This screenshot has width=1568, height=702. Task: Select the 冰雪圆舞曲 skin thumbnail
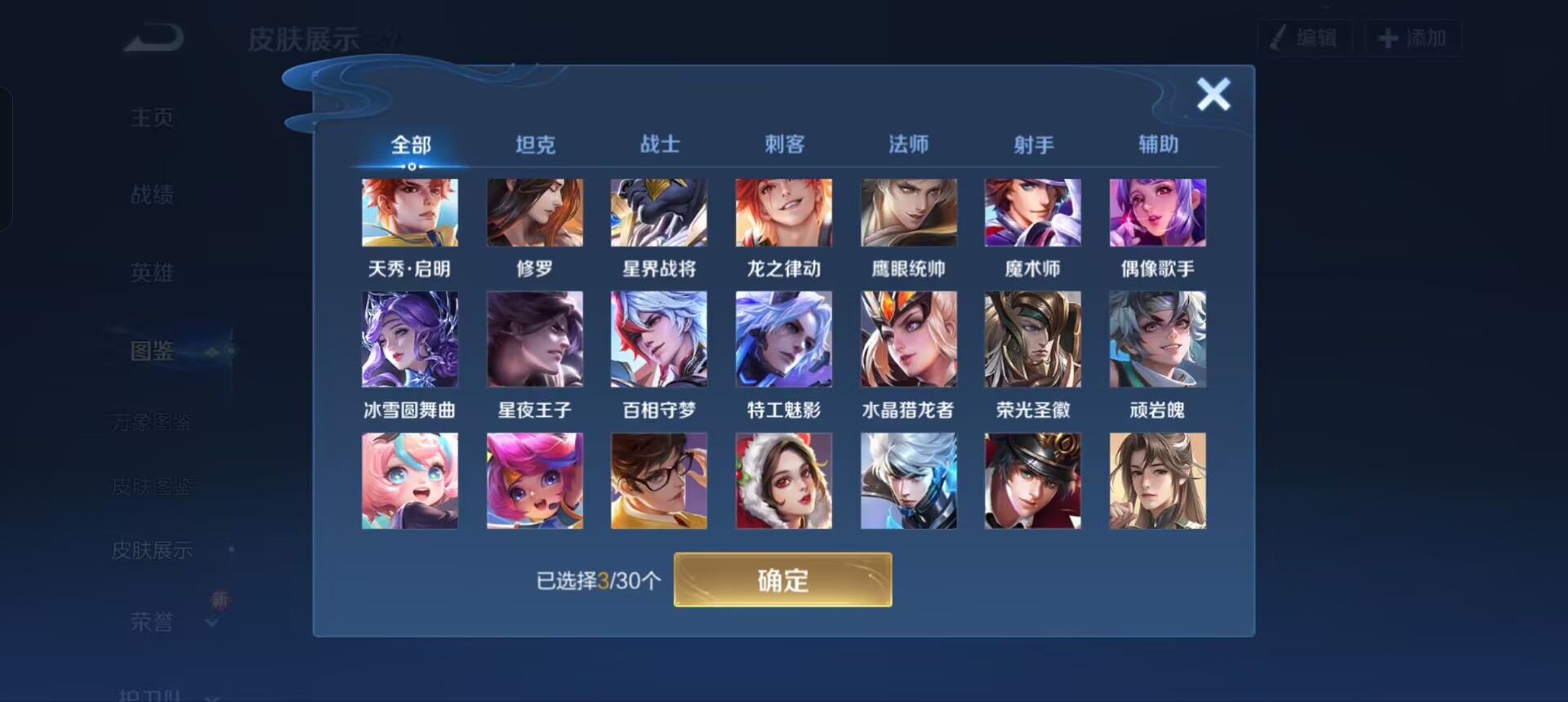pyautogui.click(x=410, y=338)
